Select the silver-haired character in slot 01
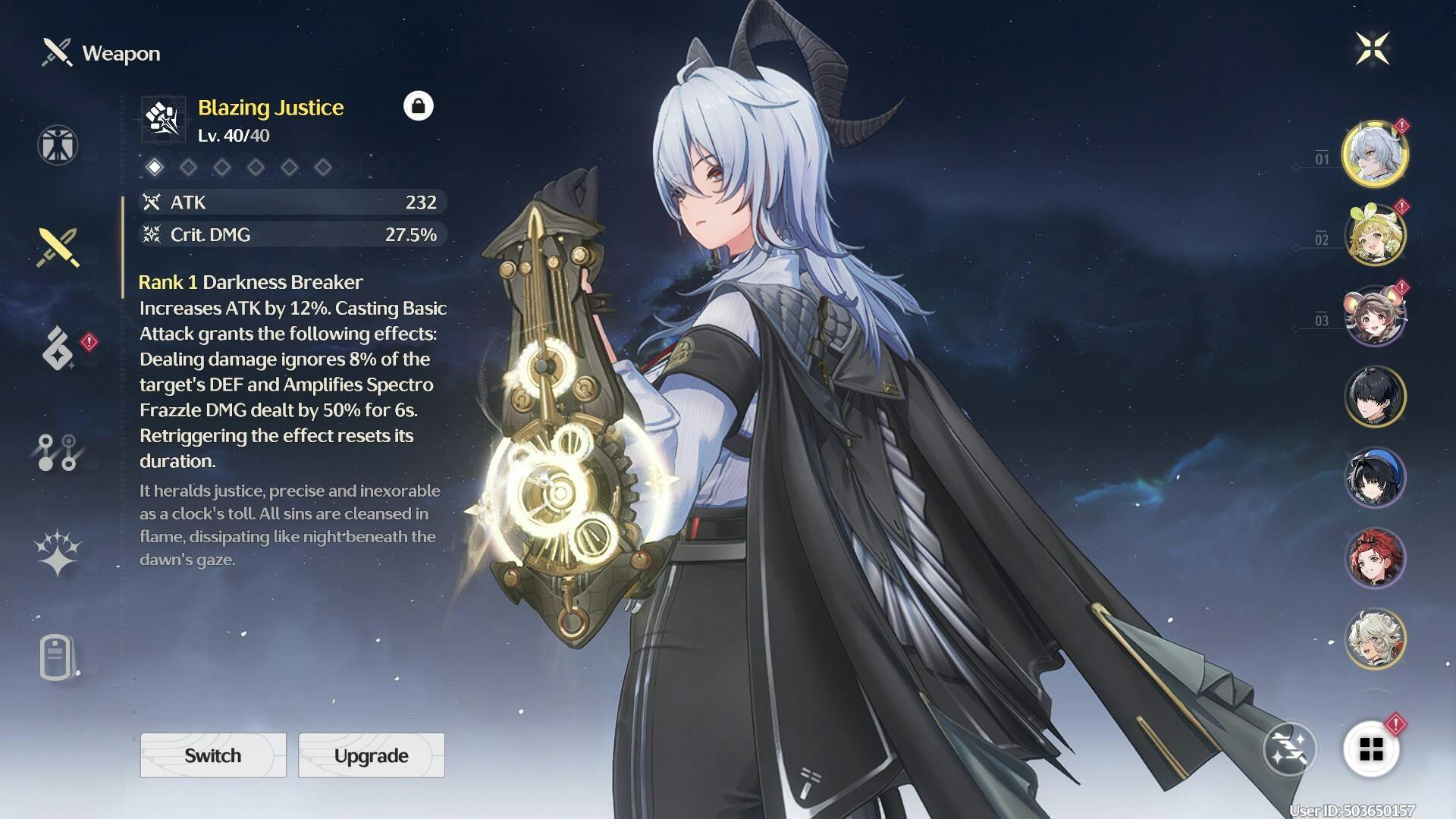1456x819 pixels. (x=1375, y=154)
